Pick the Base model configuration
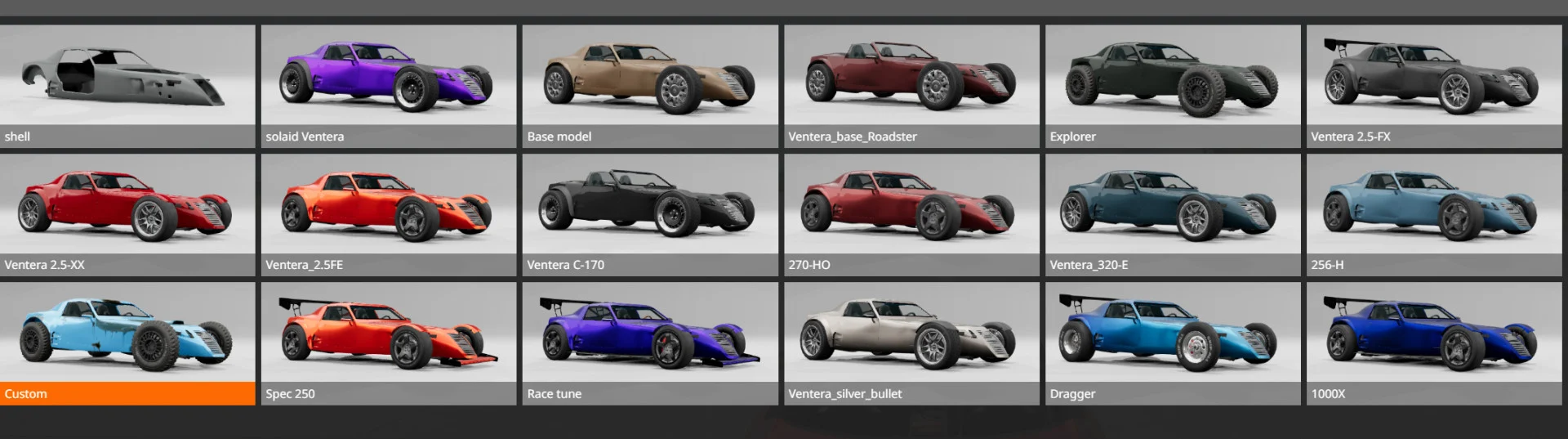 click(x=650, y=85)
